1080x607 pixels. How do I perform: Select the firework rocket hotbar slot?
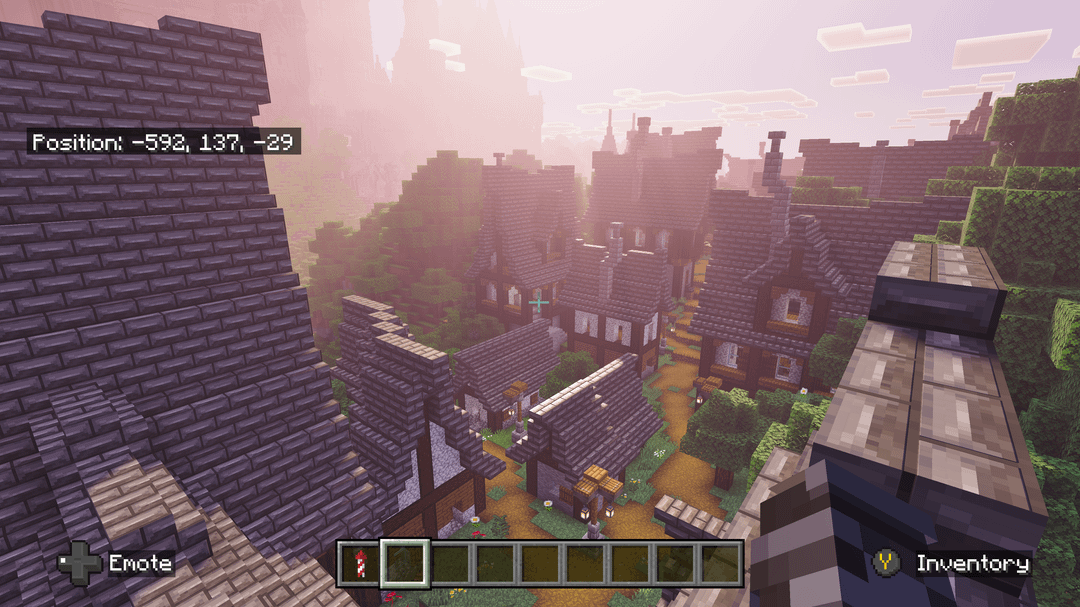[x=358, y=564]
